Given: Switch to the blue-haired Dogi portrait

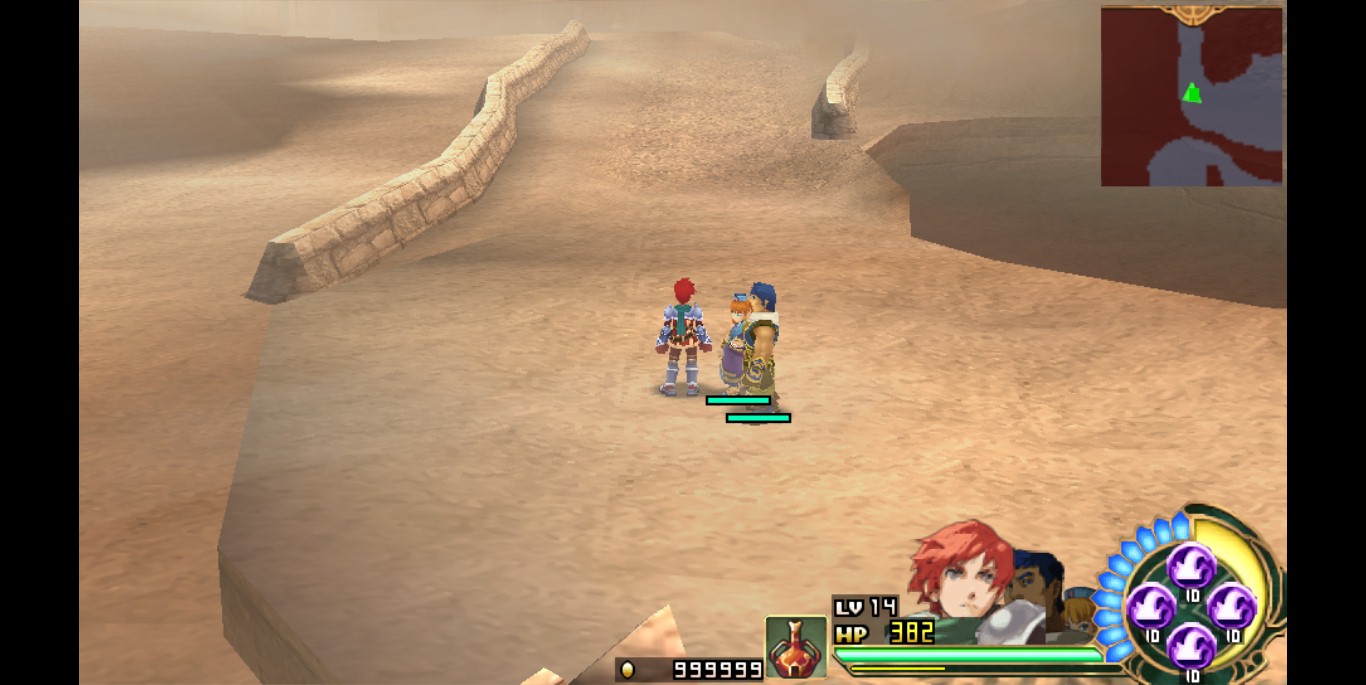Looking at the screenshot, I should pyautogui.click(x=1037, y=583).
